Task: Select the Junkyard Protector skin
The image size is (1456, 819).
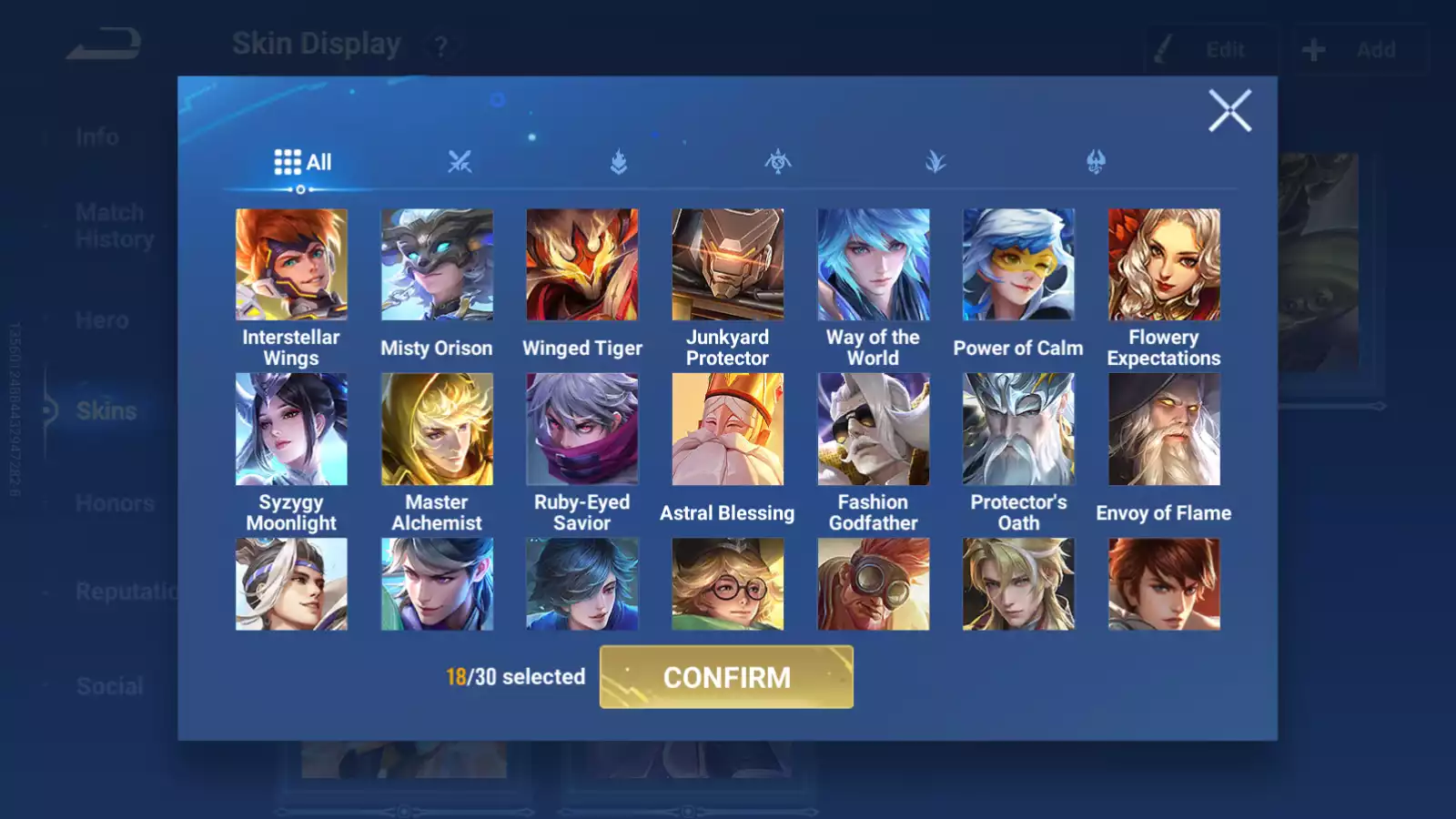Action: 728,265
